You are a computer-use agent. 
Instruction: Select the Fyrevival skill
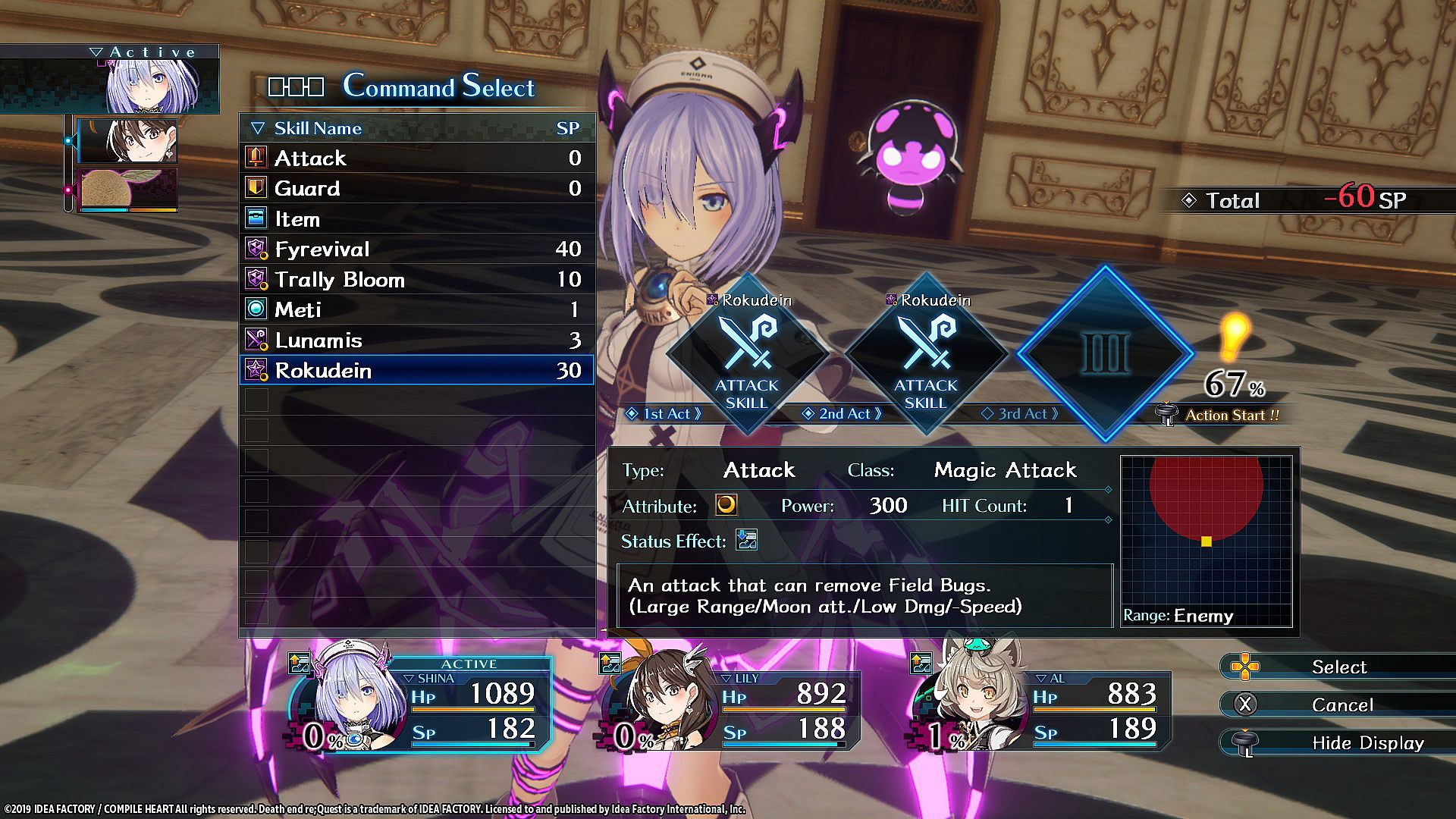pyautogui.click(x=416, y=249)
